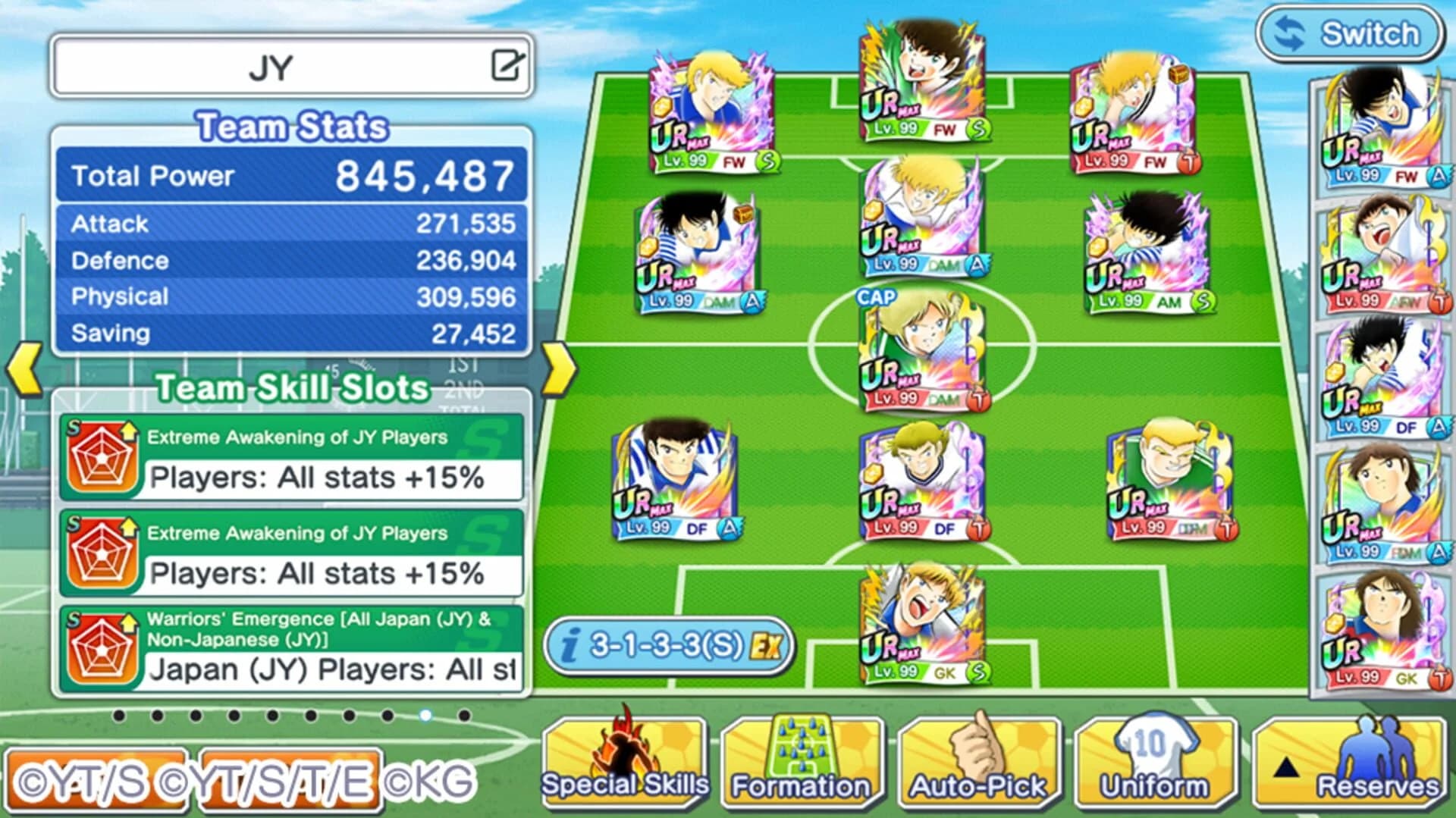The height and width of the screenshot is (818, 1456).
Task: Click the highlighted page indicator dot
Action: pyautogui.click(x=425, y=713)
